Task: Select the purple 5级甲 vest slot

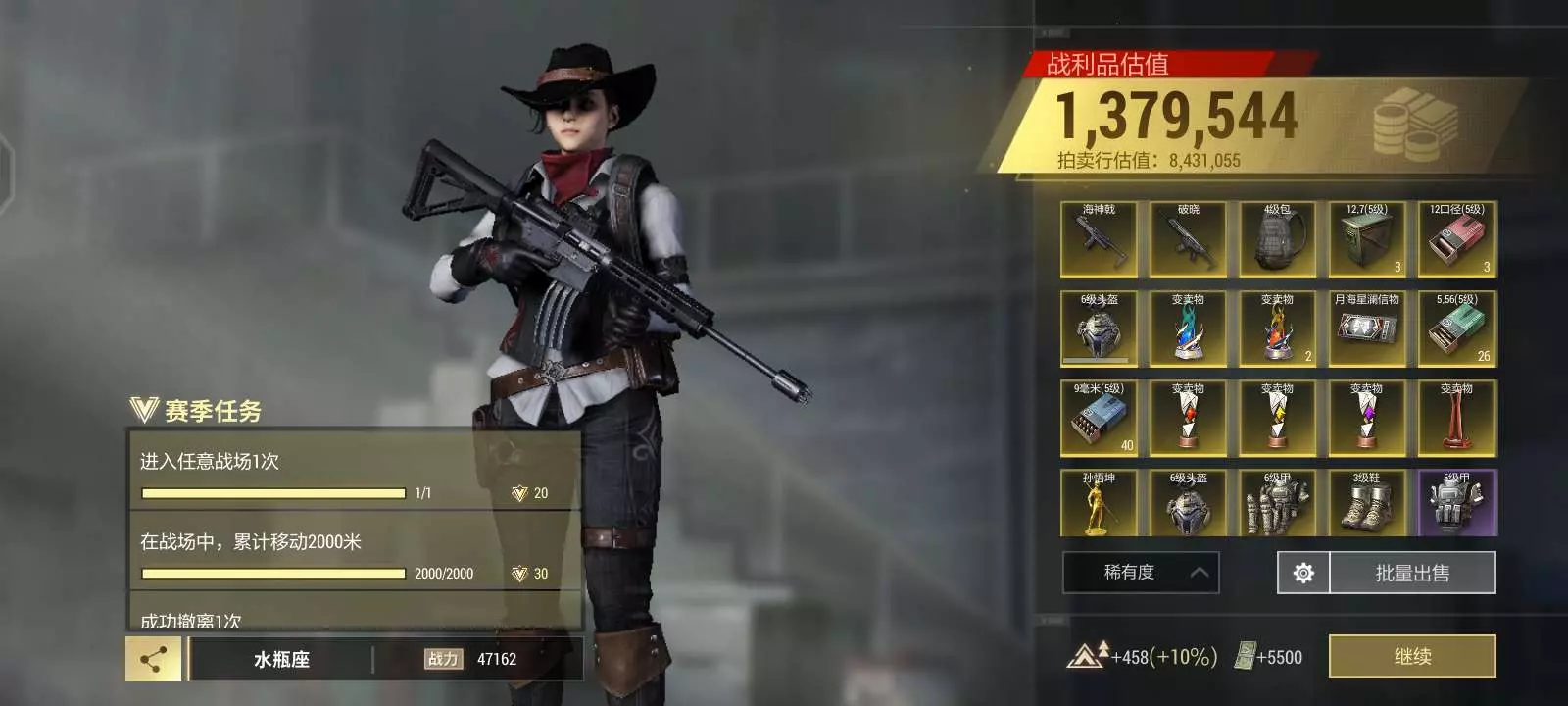Action: pyautogui.click(x=1456, y=504)
